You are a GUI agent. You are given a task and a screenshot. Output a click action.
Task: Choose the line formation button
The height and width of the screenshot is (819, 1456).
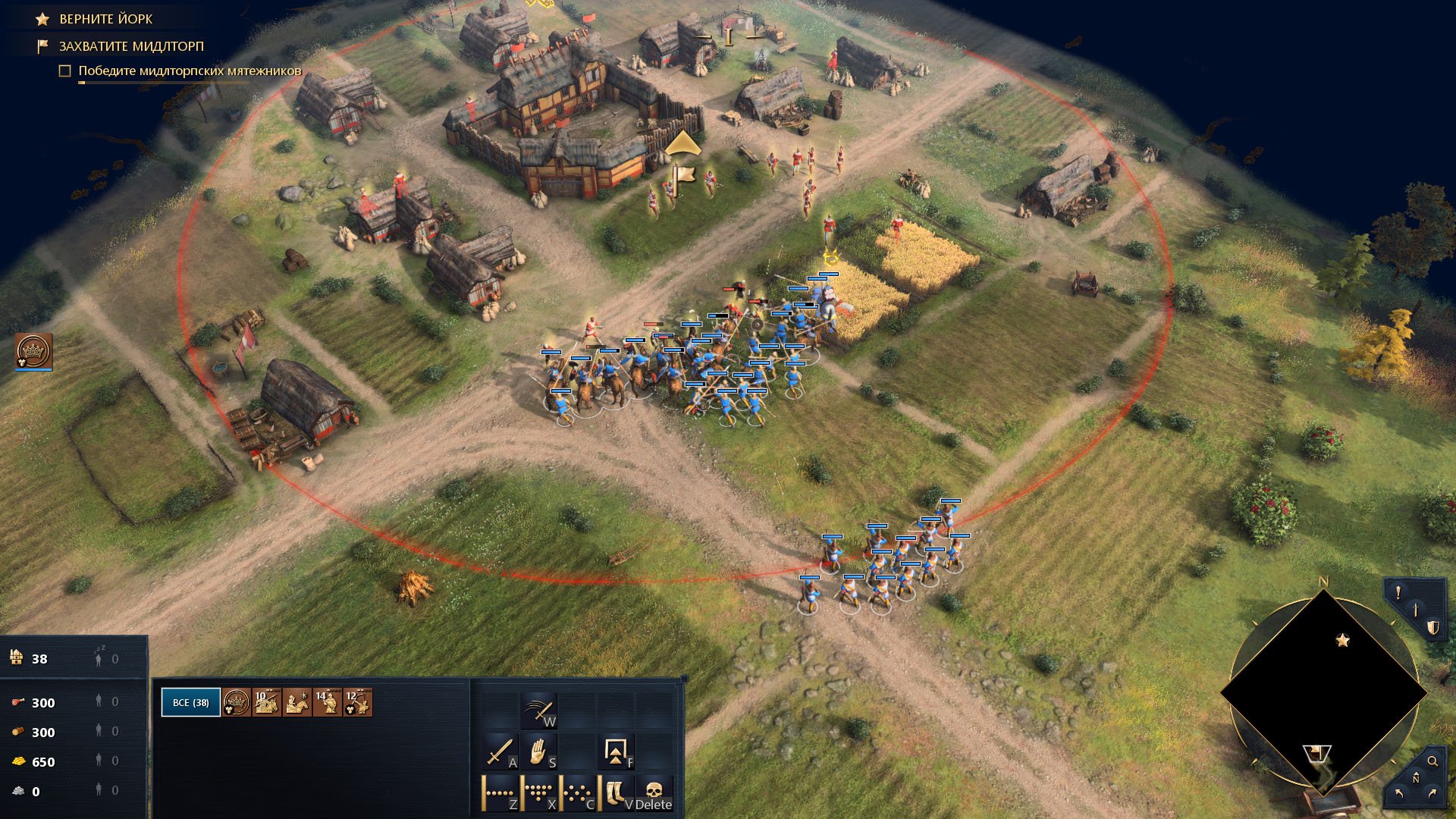click(500, 794)
